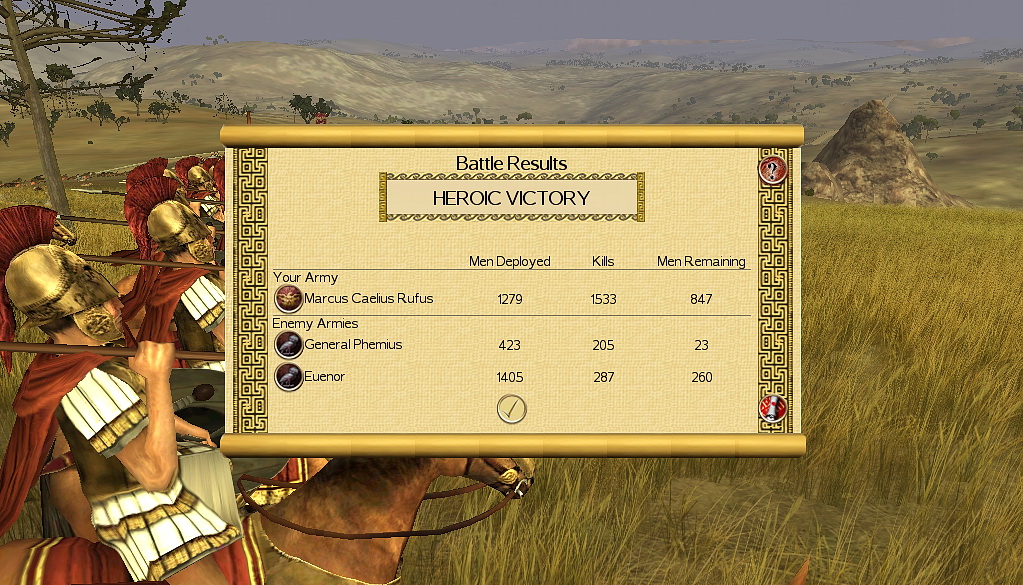Open help with the question mark button

pyautogui.click(x=773, y=169)
